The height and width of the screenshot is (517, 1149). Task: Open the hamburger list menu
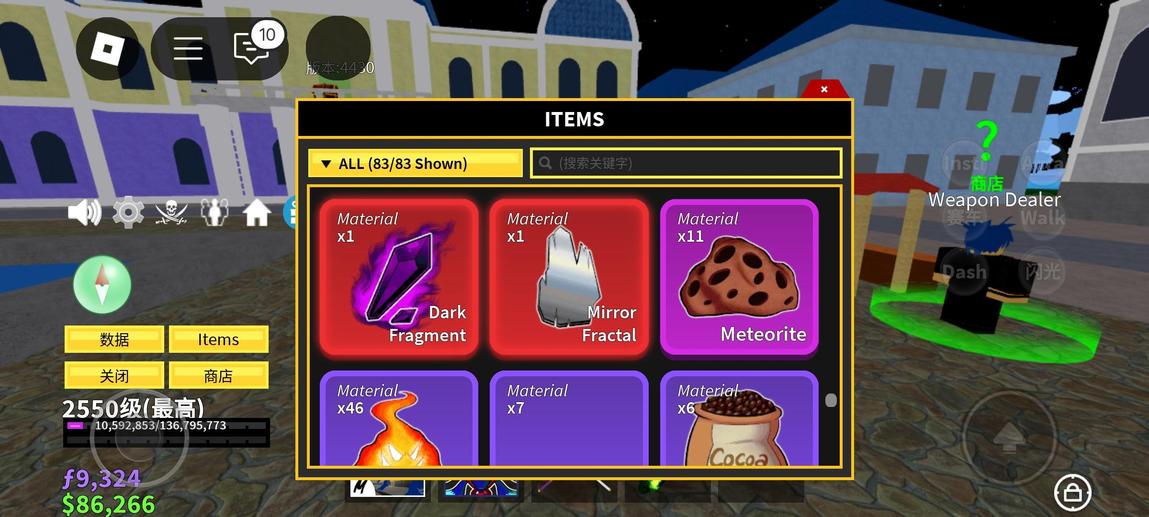tap(188, 48)
